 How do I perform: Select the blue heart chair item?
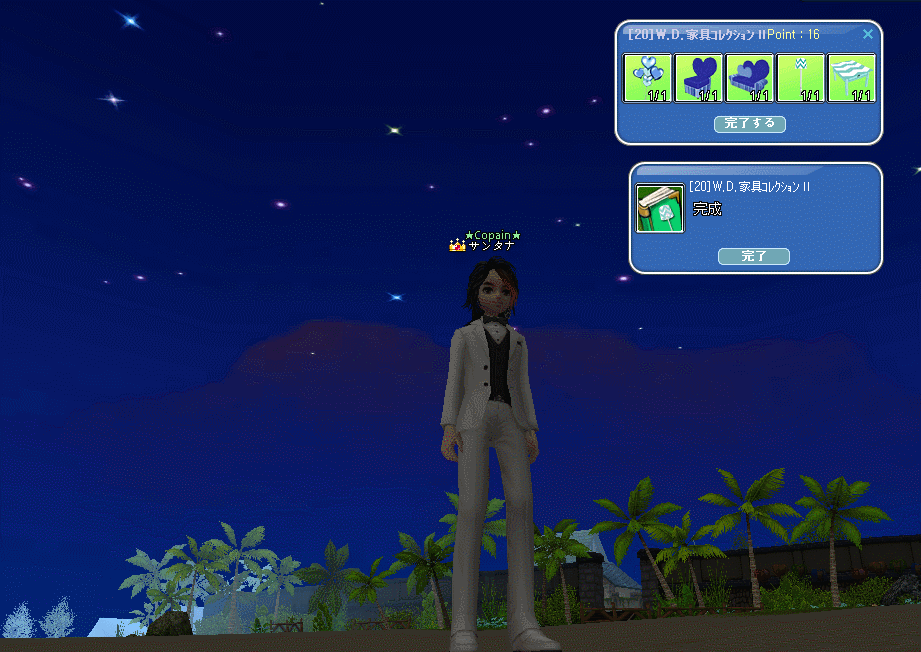(698, 78)
